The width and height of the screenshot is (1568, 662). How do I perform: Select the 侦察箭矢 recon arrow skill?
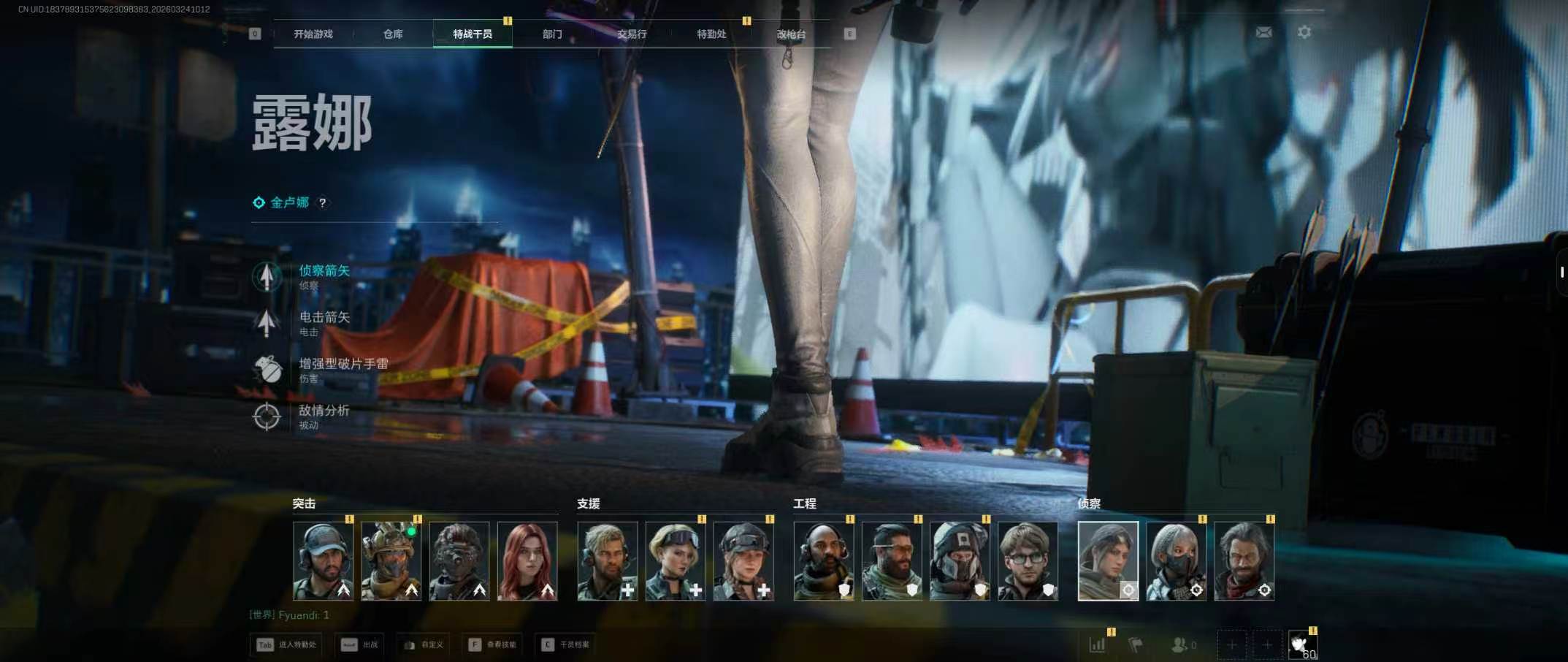(x=324, y=272)
